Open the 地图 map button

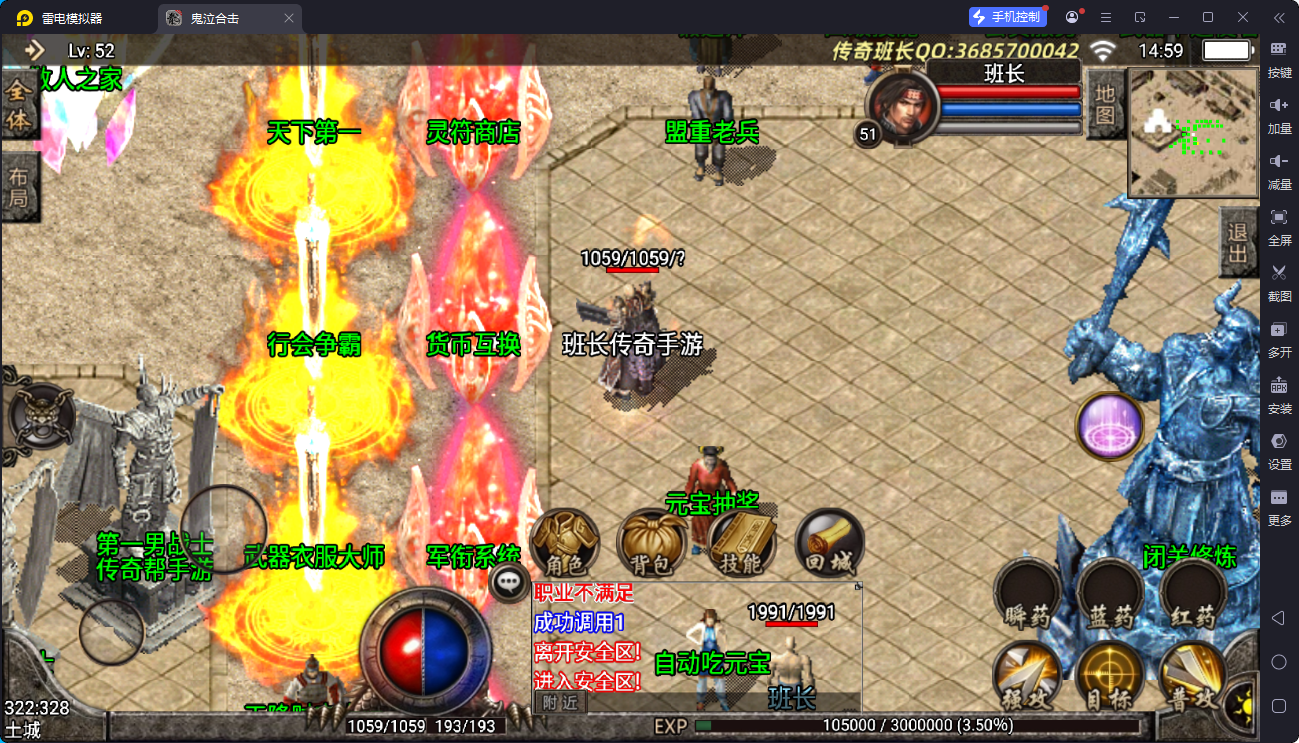tap(1104, 104)
